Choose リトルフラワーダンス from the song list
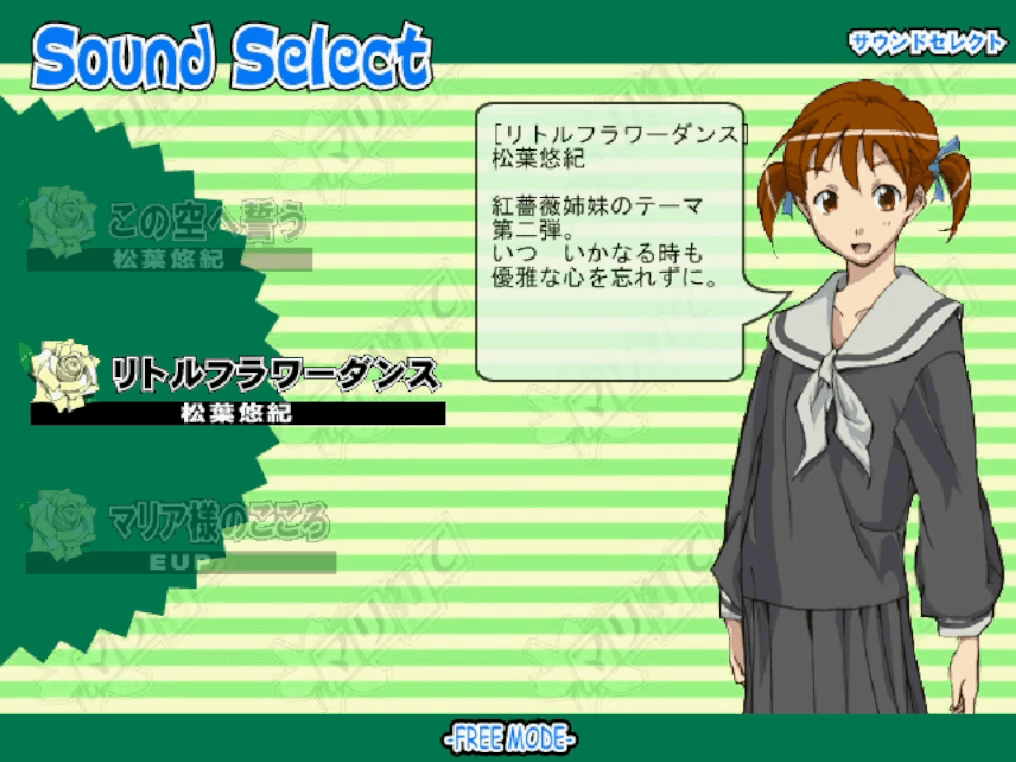The image size is (1016, 762). pyautogui.click(x=274, y=376)
